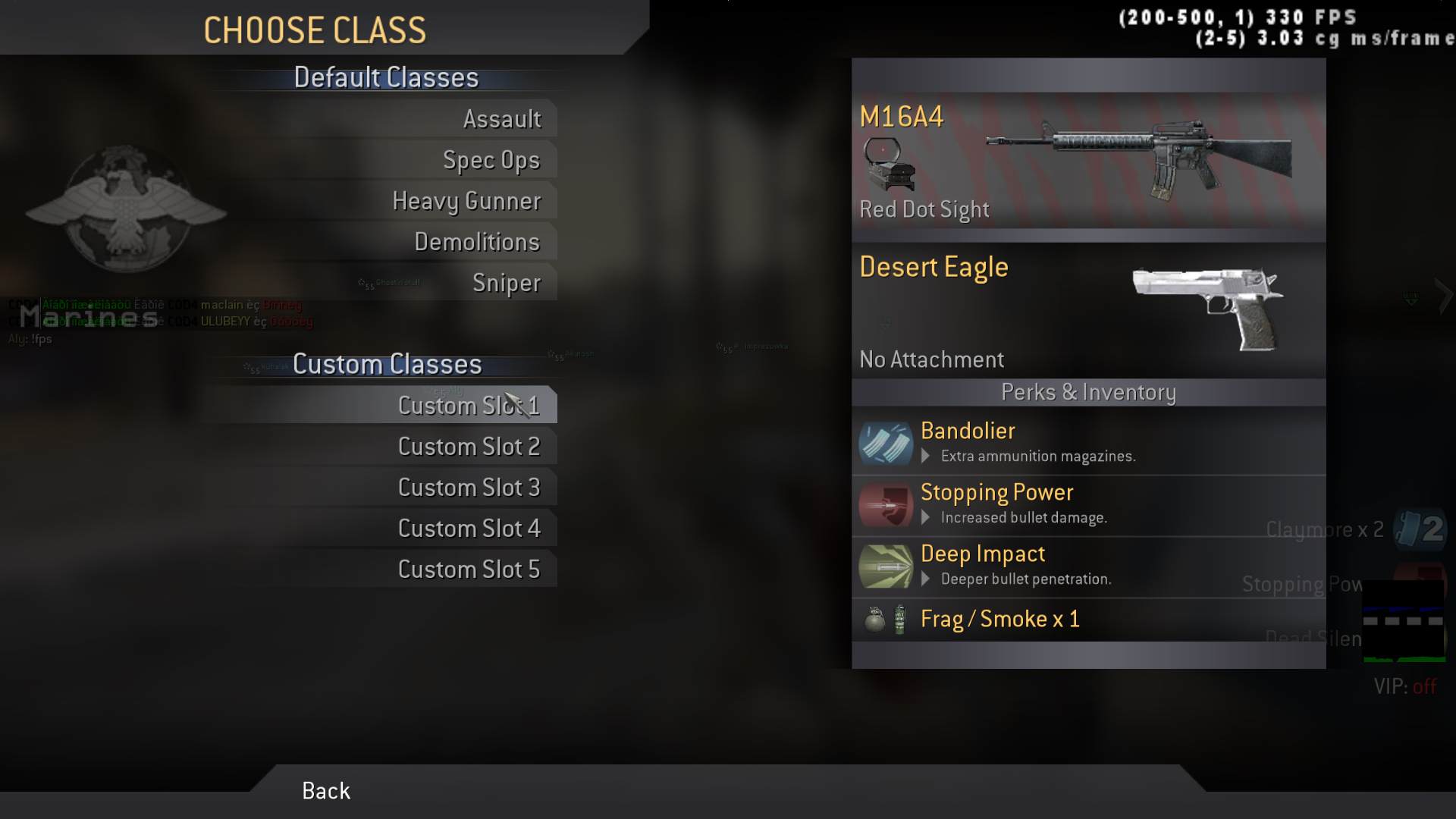Select the Assault default class
This screenshot has height=819, width=1456.
tap(502, 119)
